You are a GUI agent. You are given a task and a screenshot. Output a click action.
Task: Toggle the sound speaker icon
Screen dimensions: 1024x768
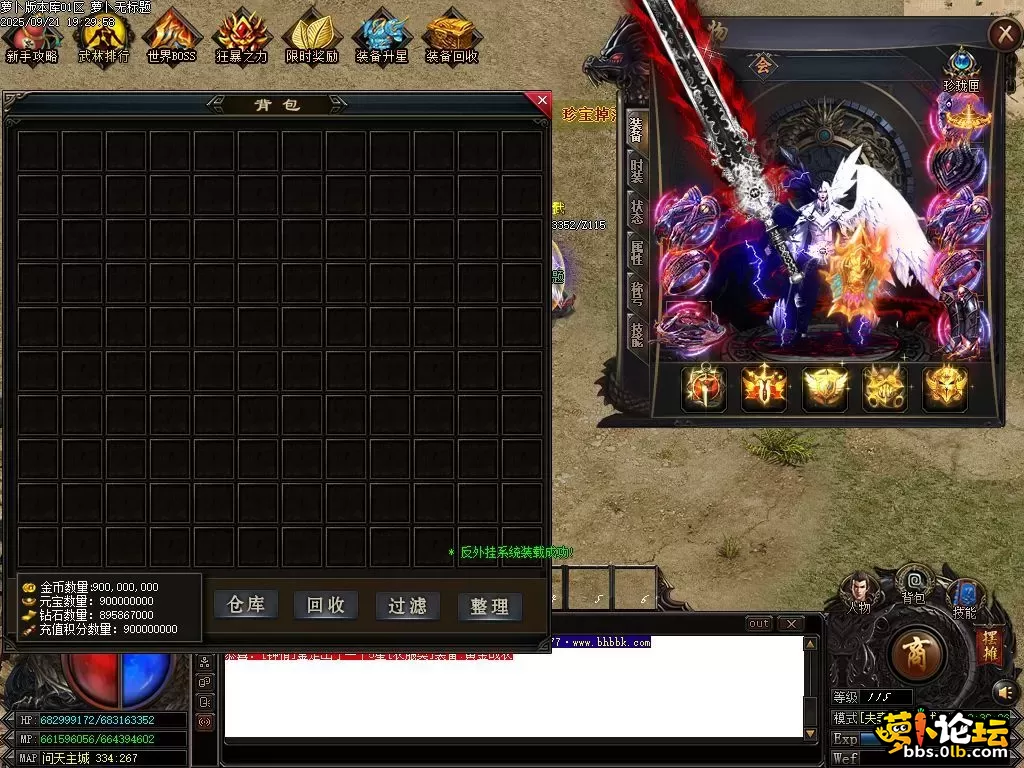[x=1003, y=691]
